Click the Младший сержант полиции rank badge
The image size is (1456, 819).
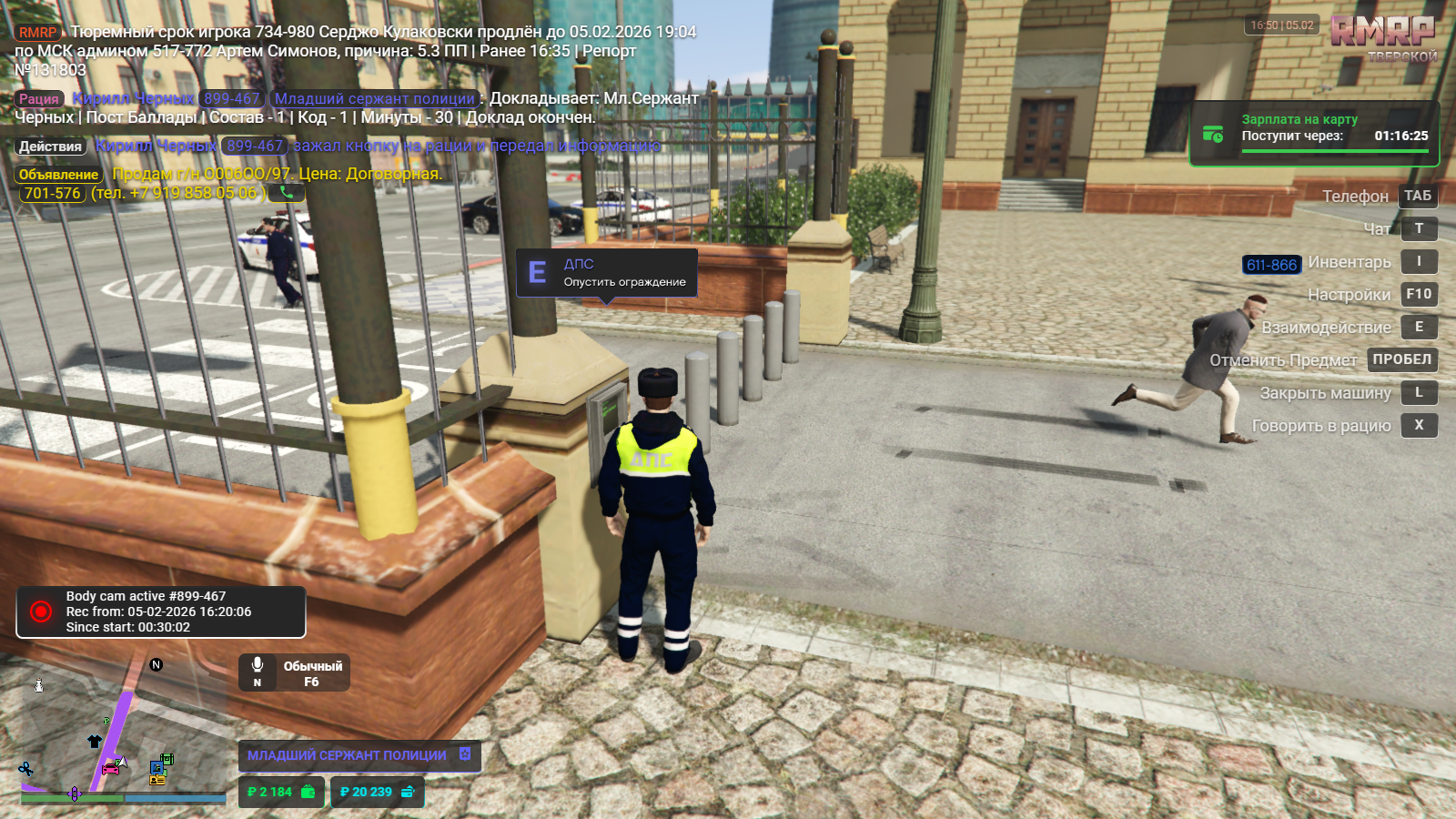tap(359, 755)
